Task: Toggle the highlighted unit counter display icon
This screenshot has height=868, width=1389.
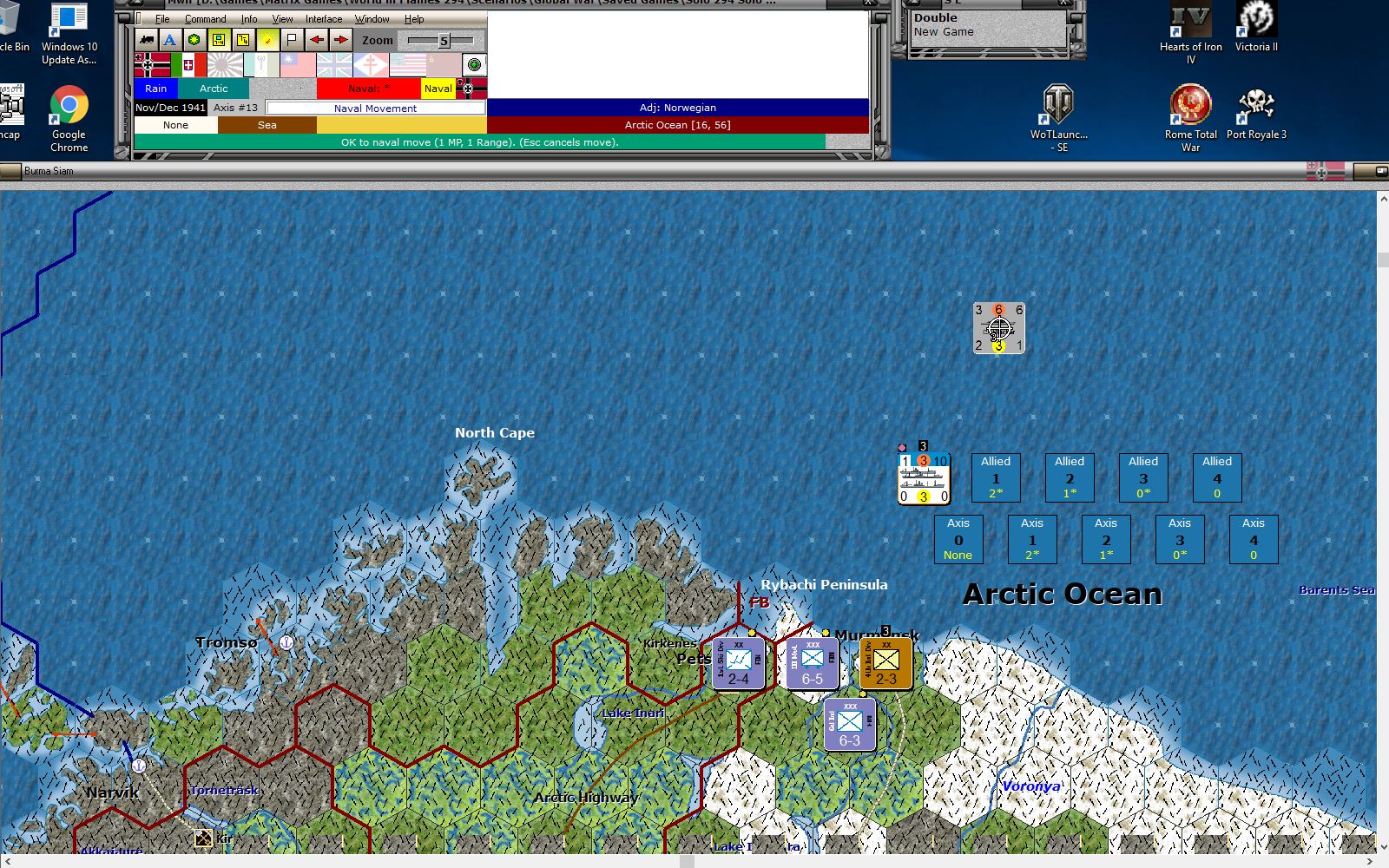Action: click(220, 40)
